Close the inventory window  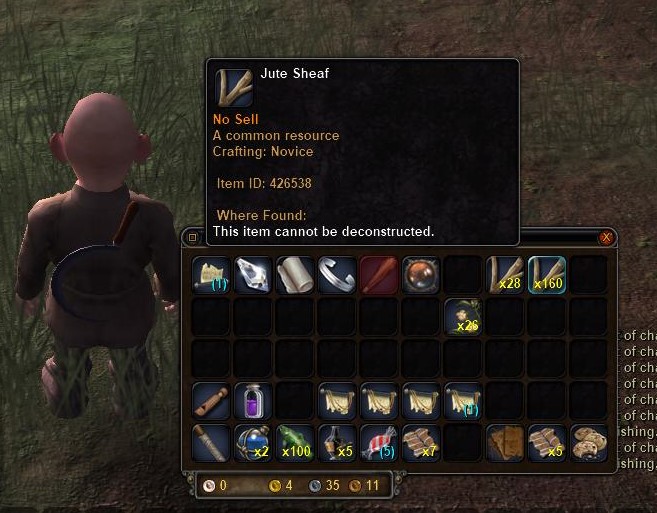tap(605, 237)
